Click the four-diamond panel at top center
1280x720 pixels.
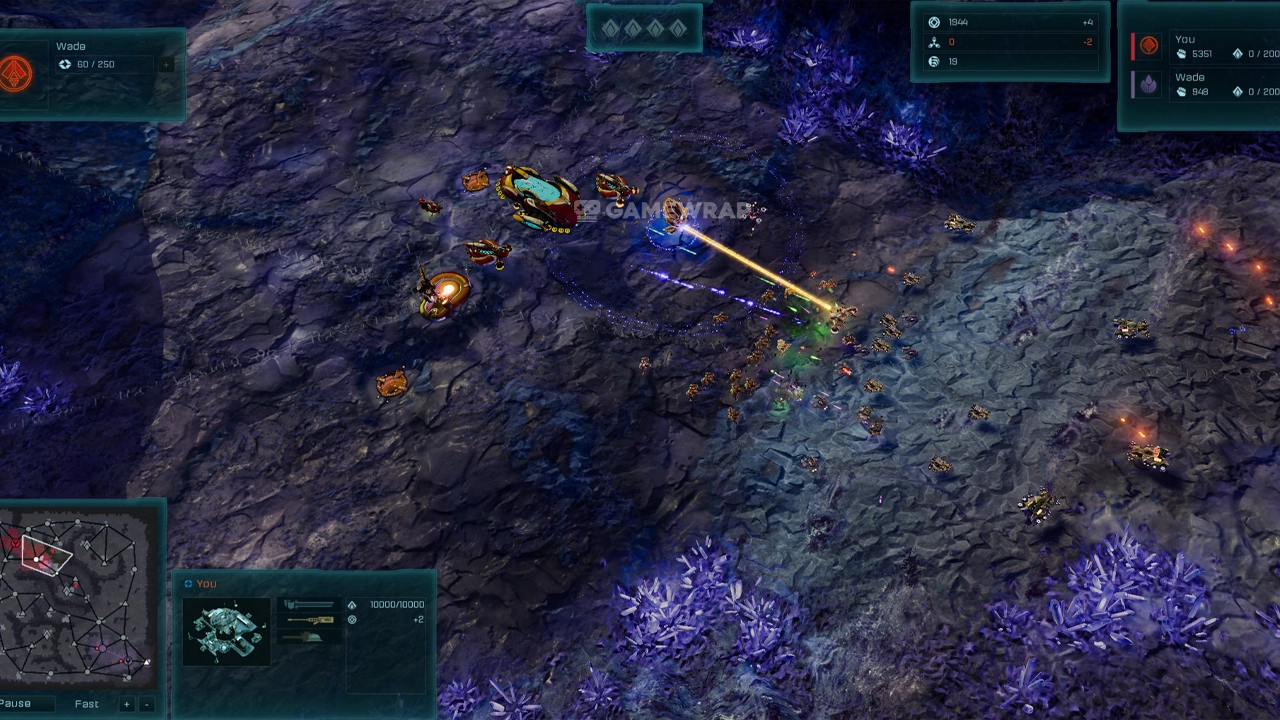pos(644,29)
